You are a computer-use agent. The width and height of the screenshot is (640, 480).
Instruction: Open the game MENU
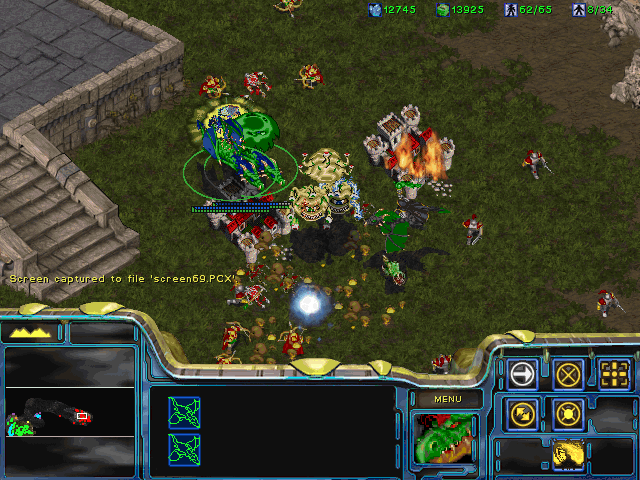coord(447,399)
